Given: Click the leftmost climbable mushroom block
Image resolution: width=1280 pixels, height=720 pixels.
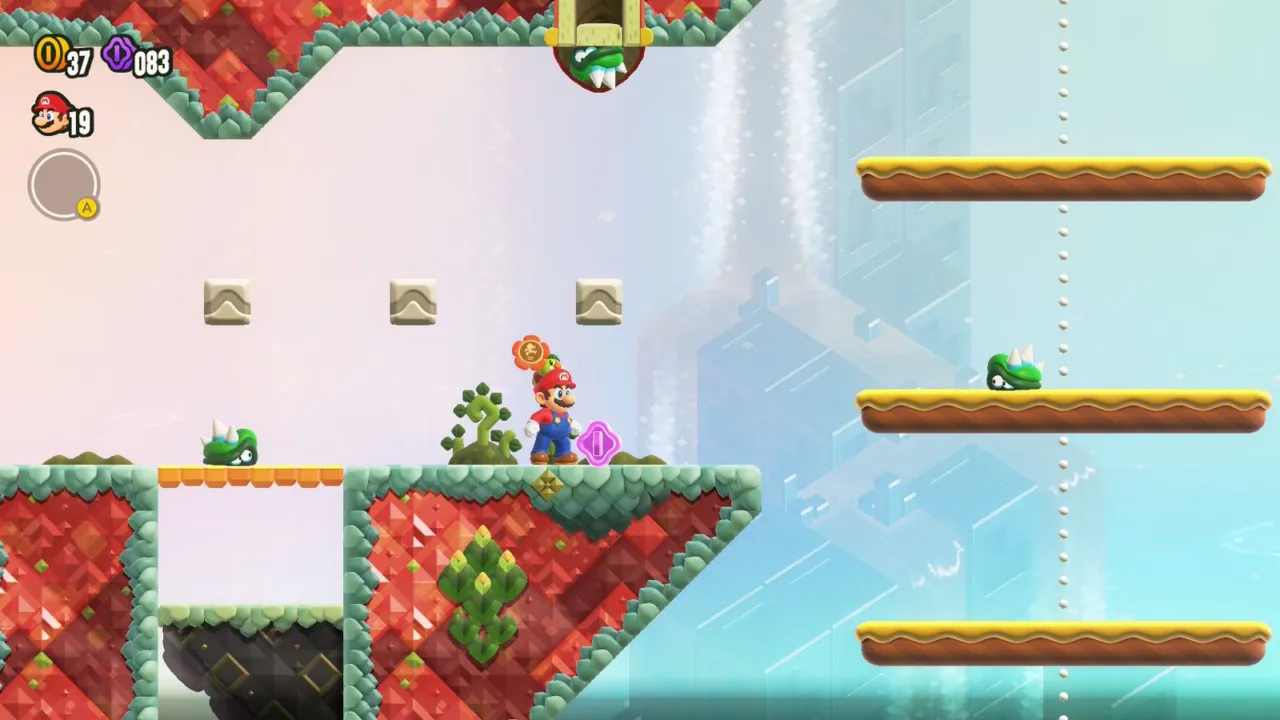Looking at the screenshot, I should 226,301.
